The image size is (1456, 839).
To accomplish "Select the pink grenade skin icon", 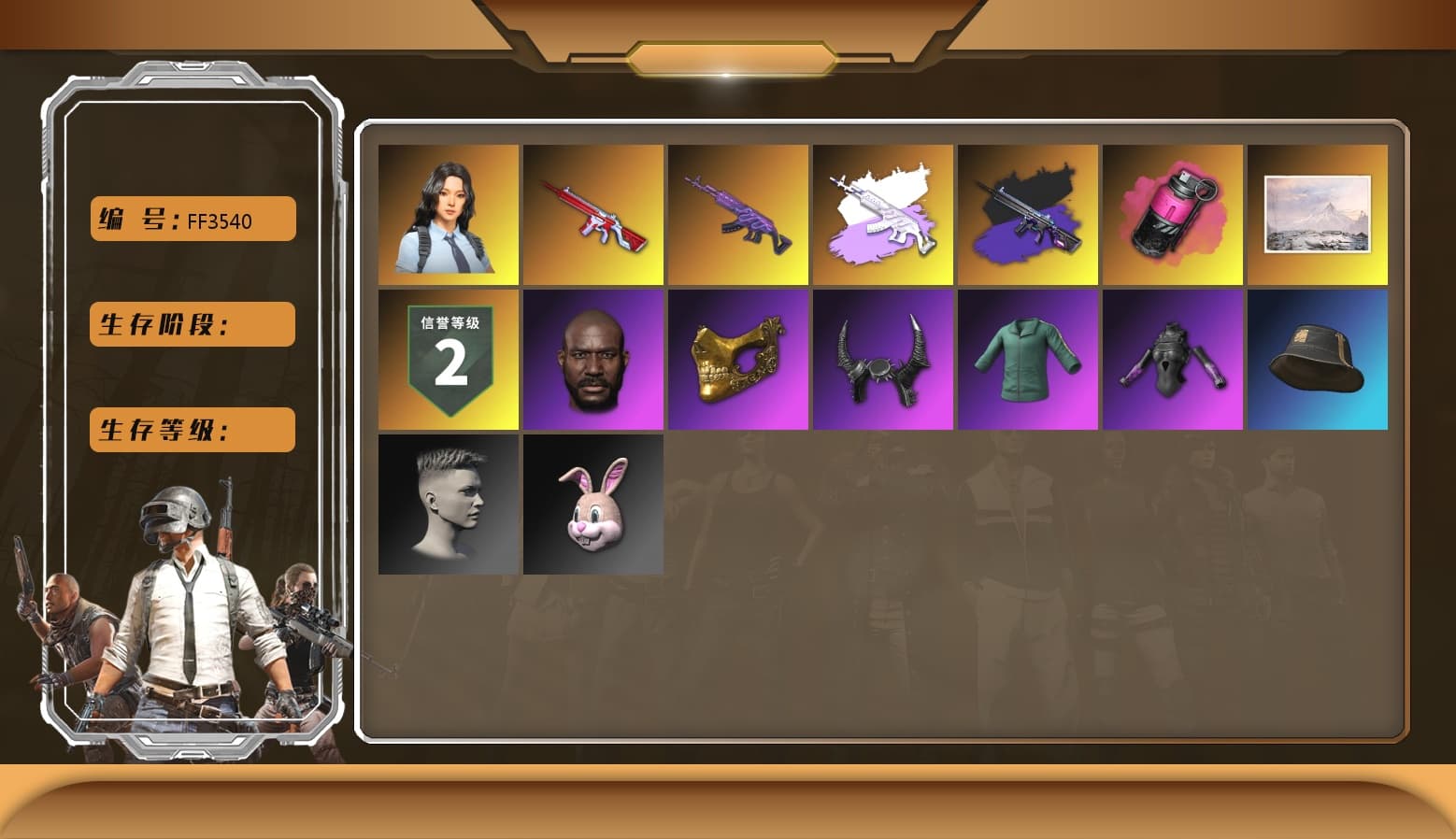I will coord(1172,214).
